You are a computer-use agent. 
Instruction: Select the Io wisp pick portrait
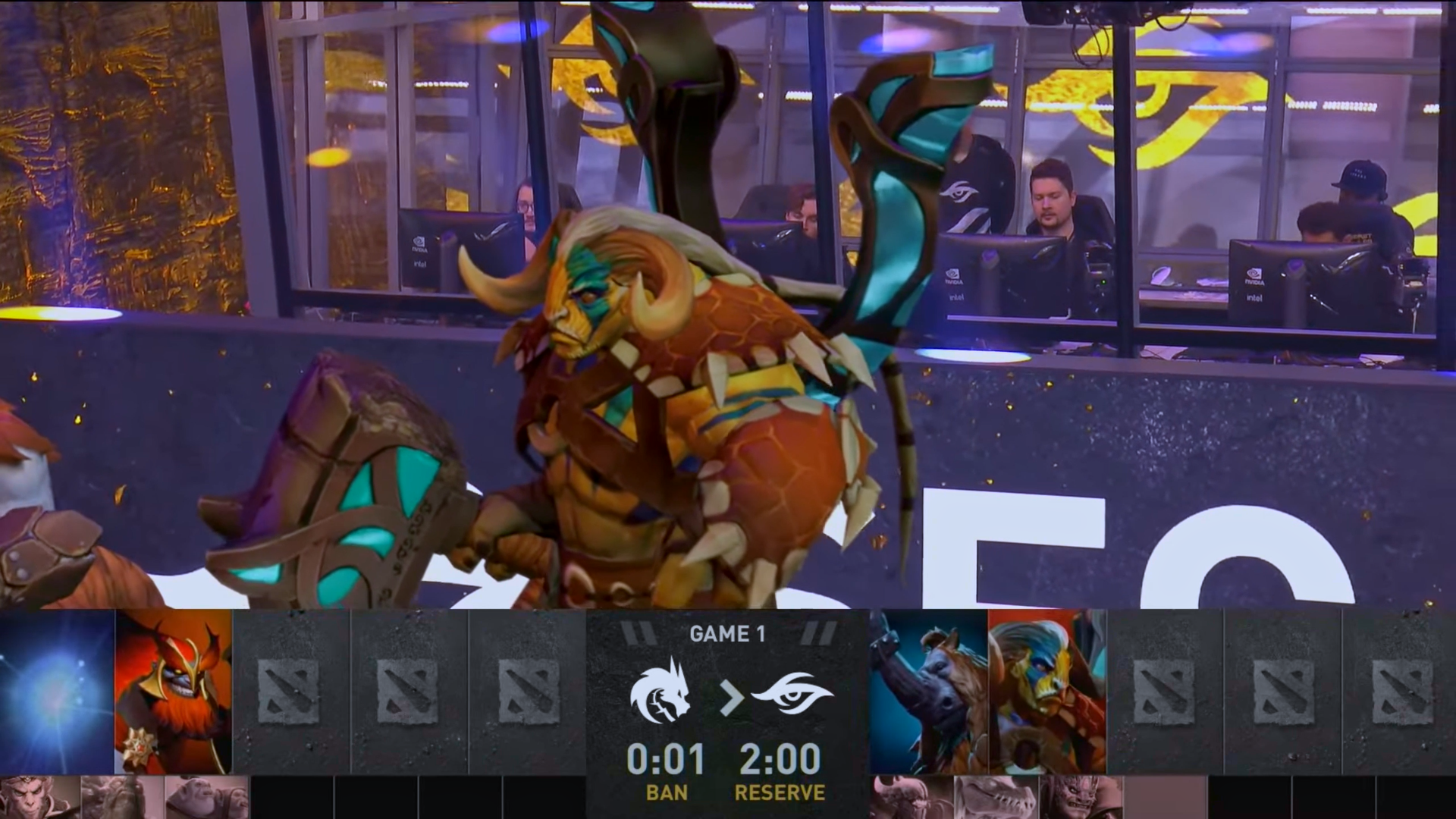57,692
